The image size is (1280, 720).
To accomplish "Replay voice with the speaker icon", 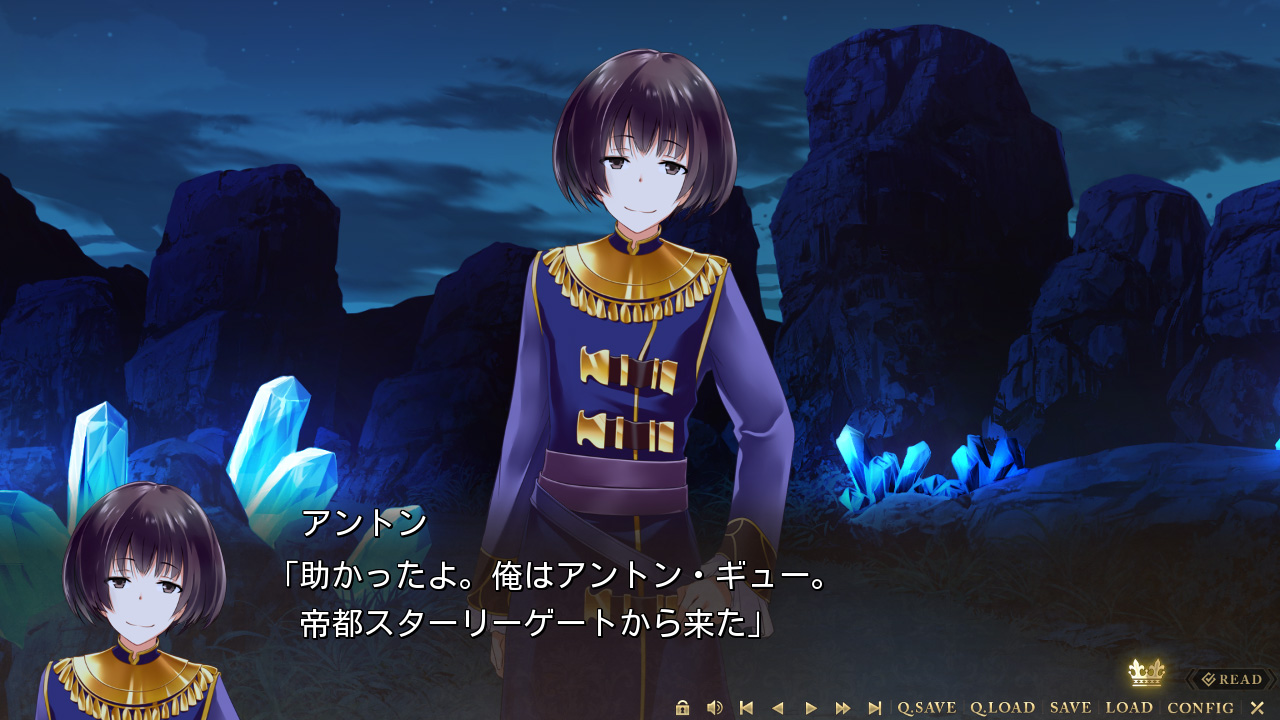I will click(x=714, y=708).
